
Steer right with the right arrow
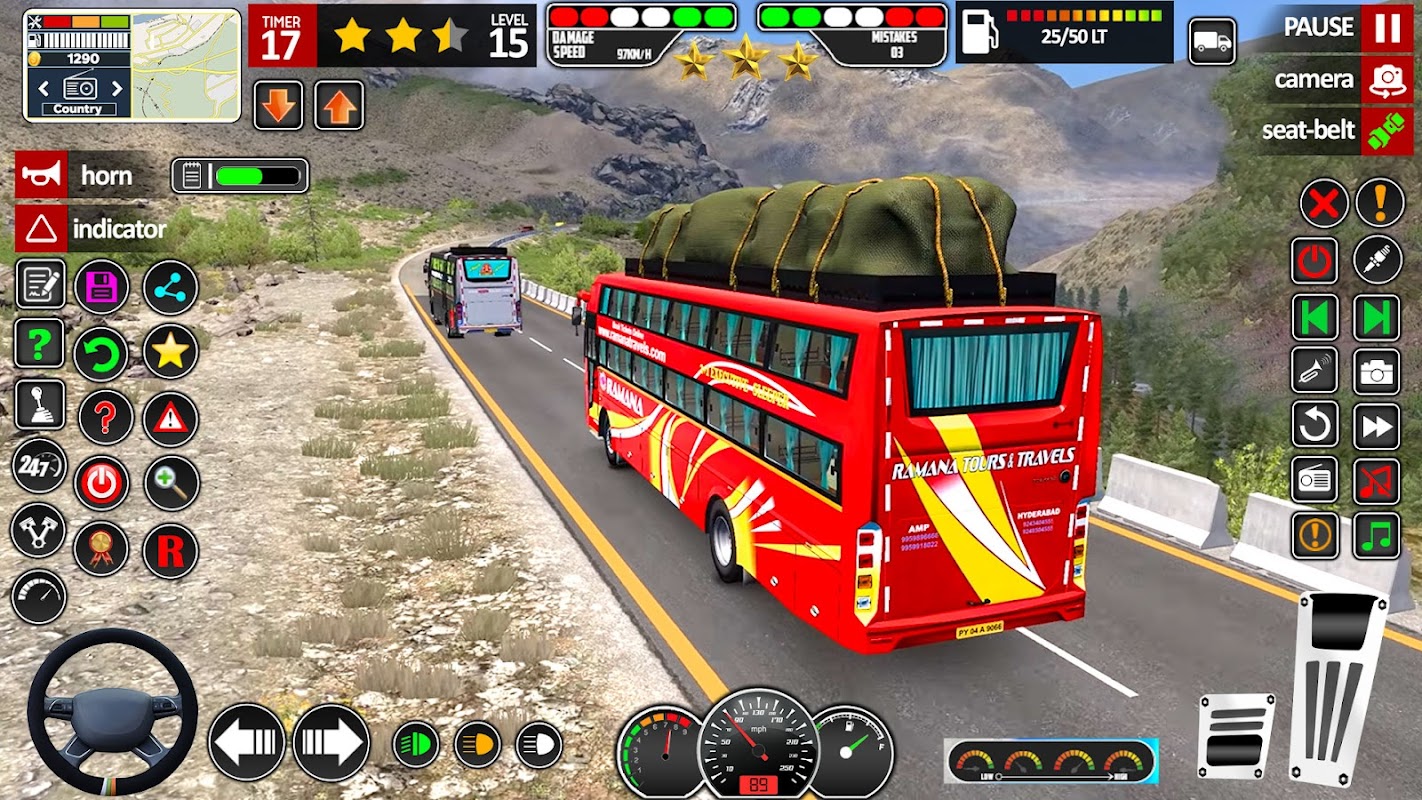tap(331, 742)
